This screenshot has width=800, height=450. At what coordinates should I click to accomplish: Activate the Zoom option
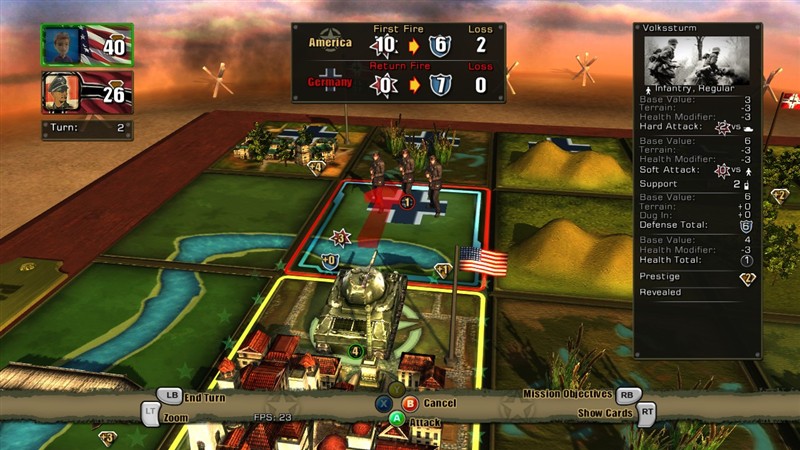pos(175,417)
